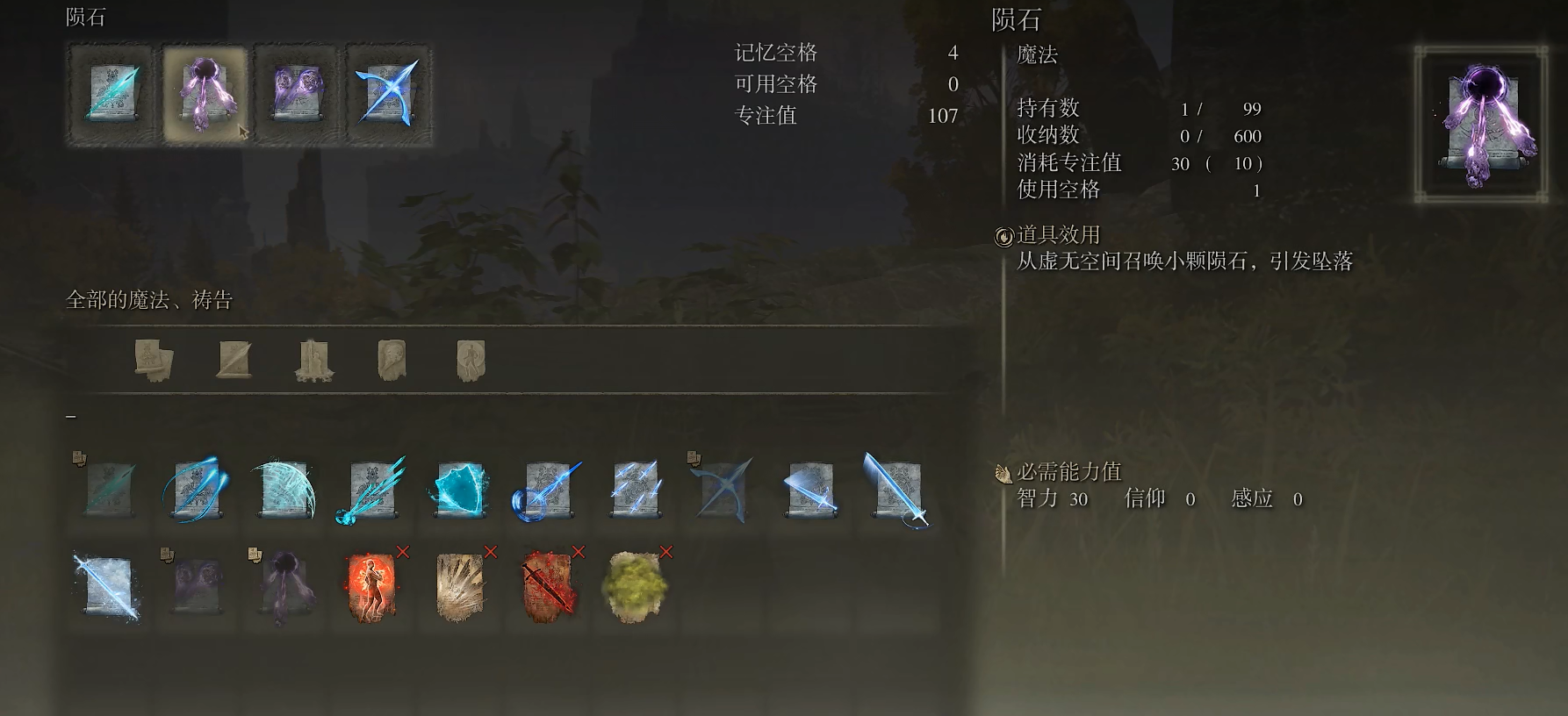Click the 全部的魔法、祷告 section header
This screenshot has height=716, width=1568.
click(x=149, y=299)
